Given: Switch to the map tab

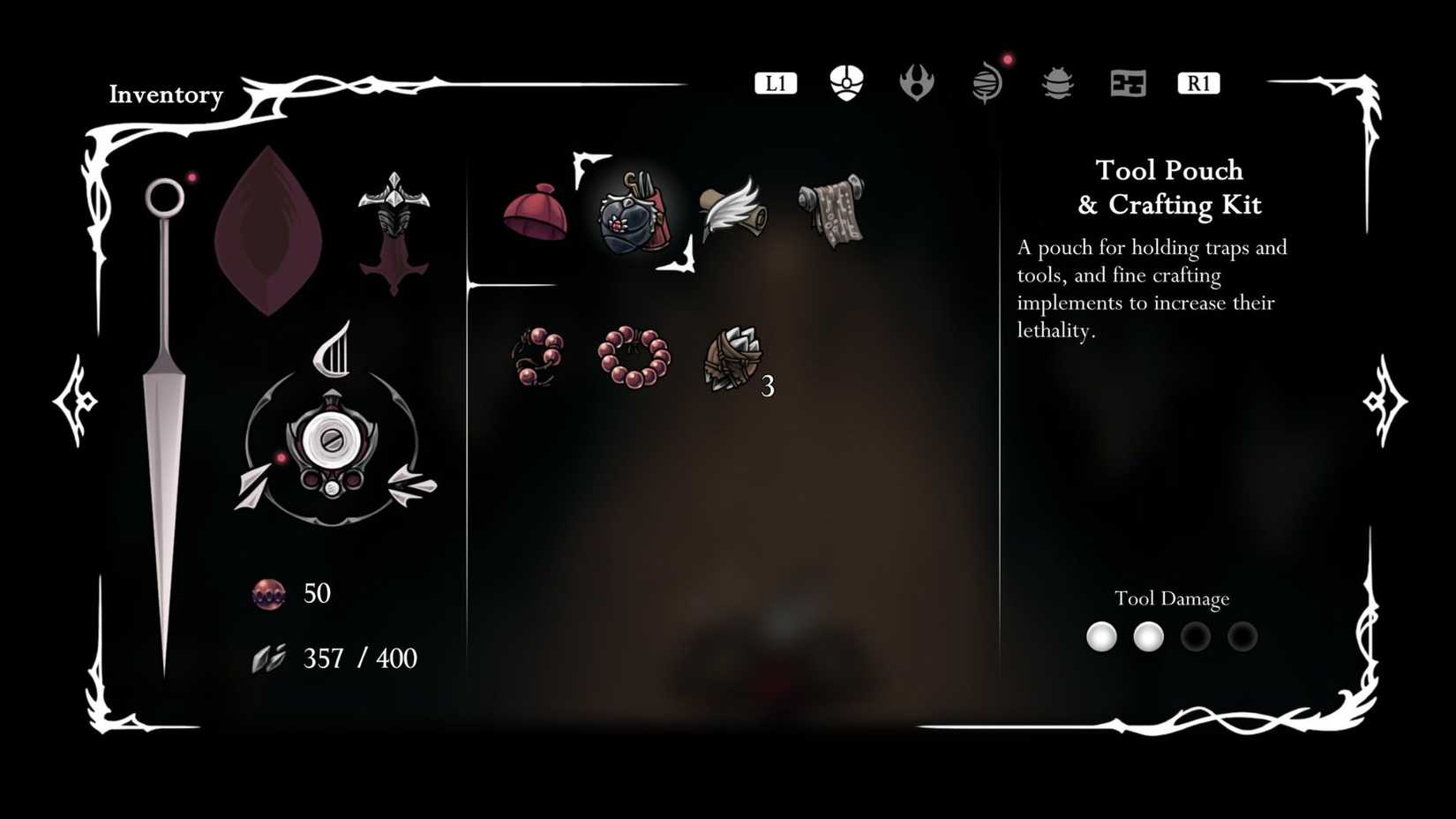Looking at the screenshot, I should [1127, 84].
